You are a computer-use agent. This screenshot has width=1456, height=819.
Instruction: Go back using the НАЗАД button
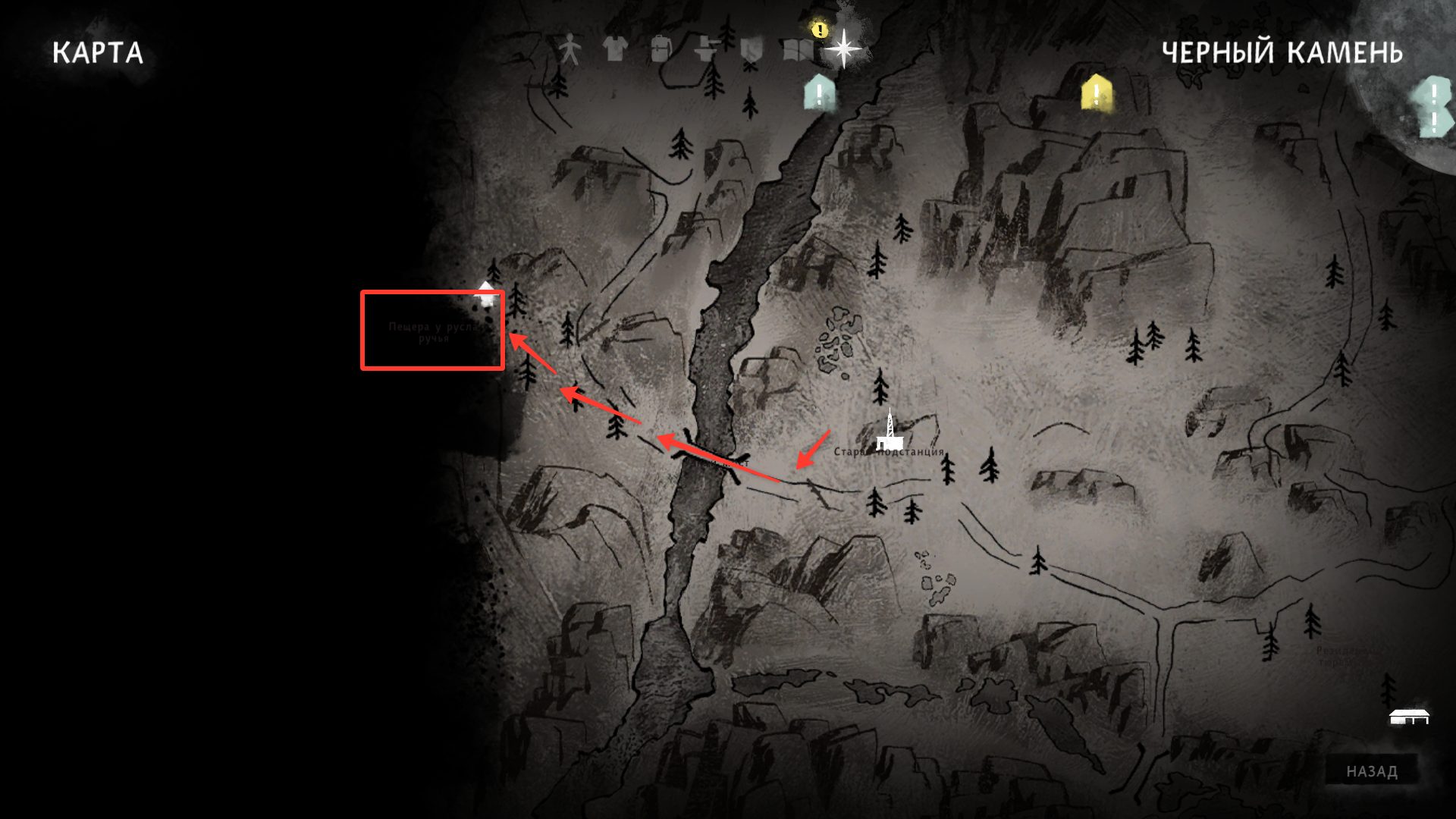(x=1372, y=771)
